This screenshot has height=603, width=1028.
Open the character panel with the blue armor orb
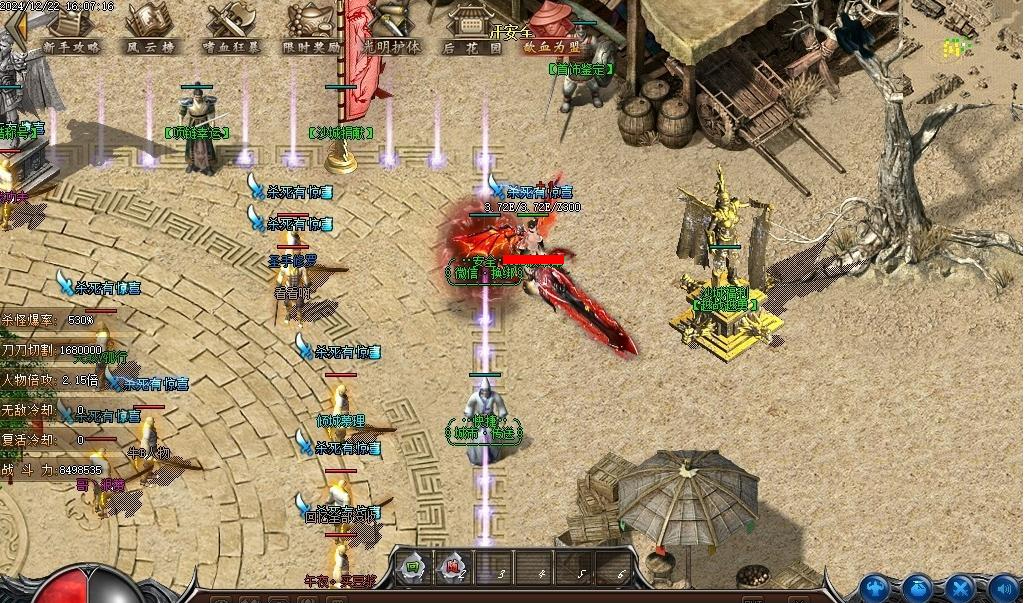(x=875, y=589)
